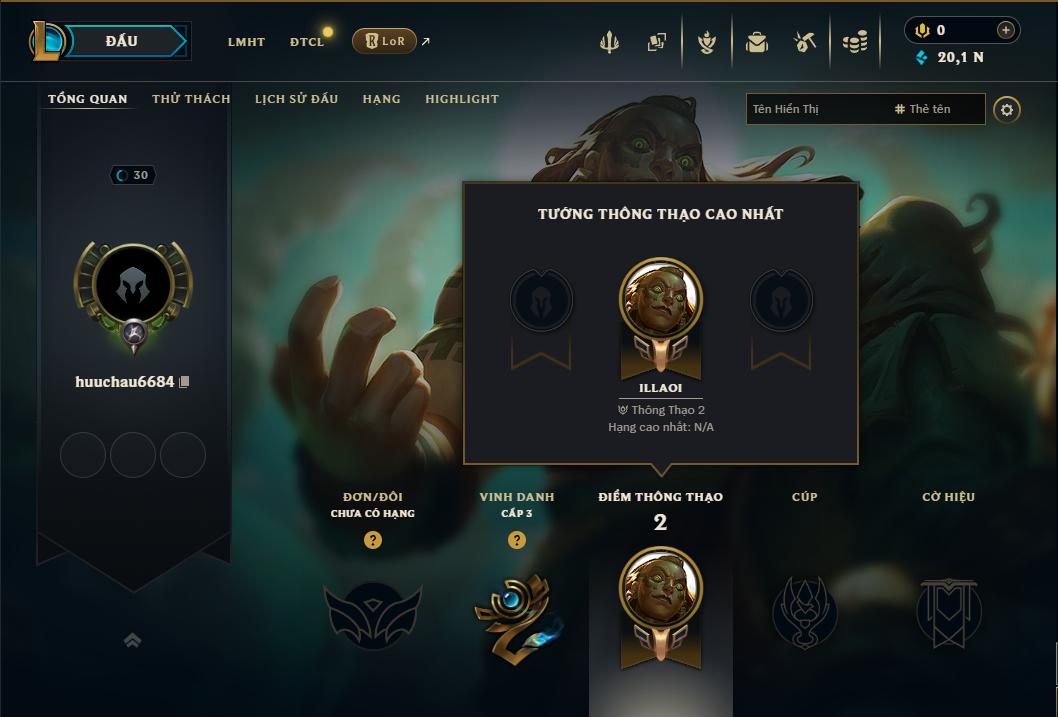Open the backpack collection icon
1058x717 pixels.
(757, 42)
